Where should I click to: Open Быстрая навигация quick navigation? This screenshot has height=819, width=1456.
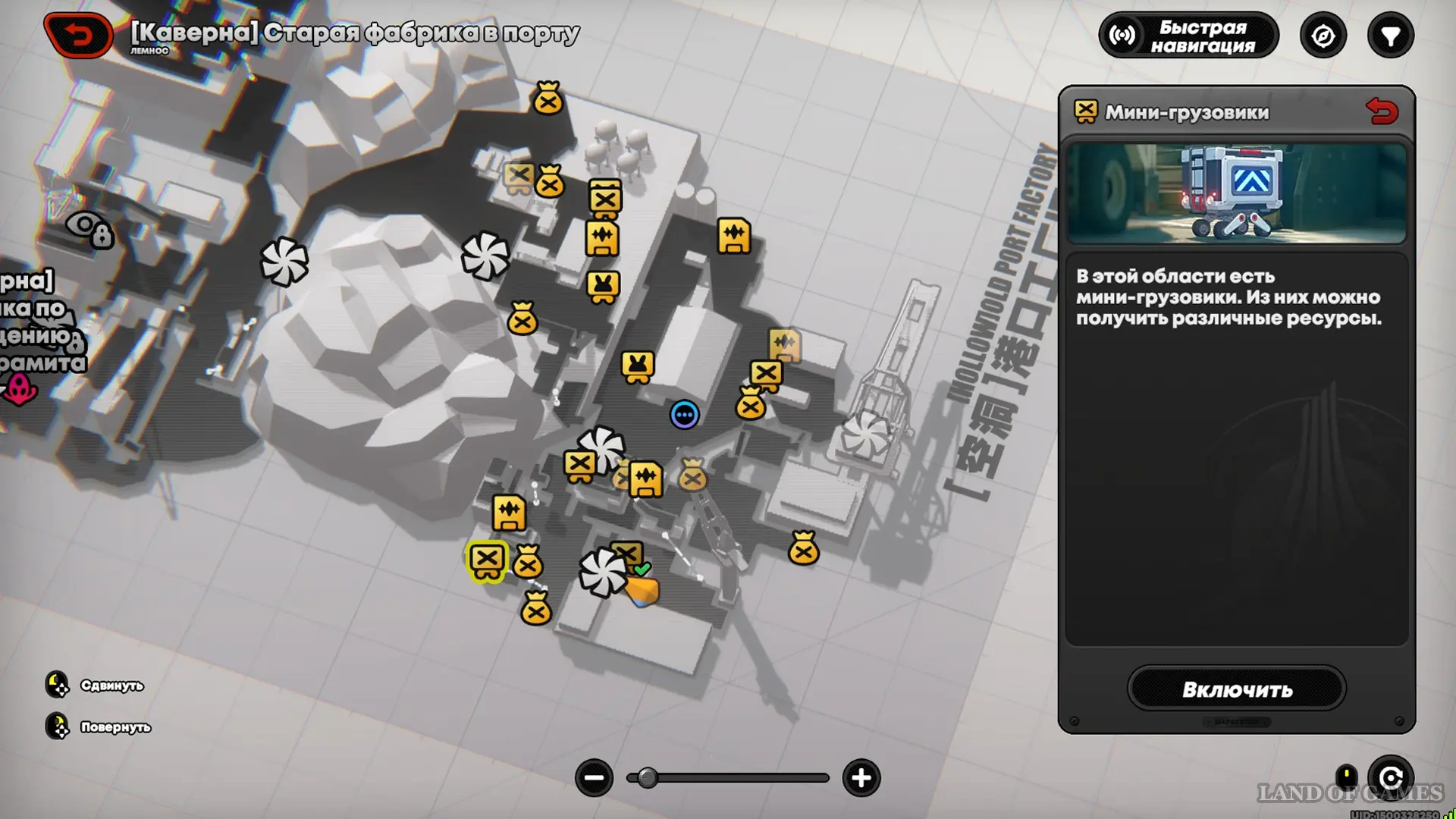tap(1188, 36)
